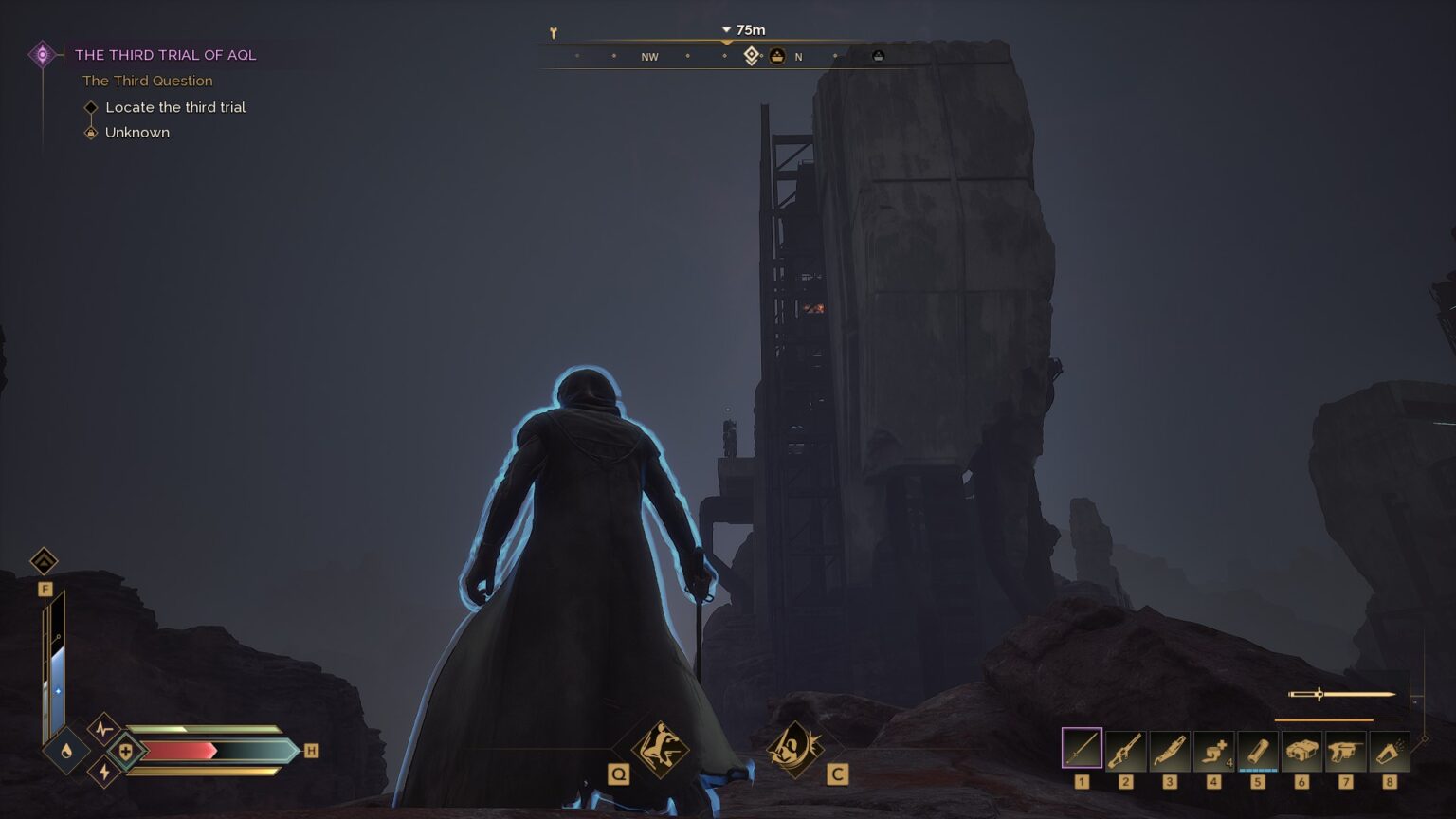Choose the cutter tool in slot 3
1456x819 pixels.
point(1169,751)
